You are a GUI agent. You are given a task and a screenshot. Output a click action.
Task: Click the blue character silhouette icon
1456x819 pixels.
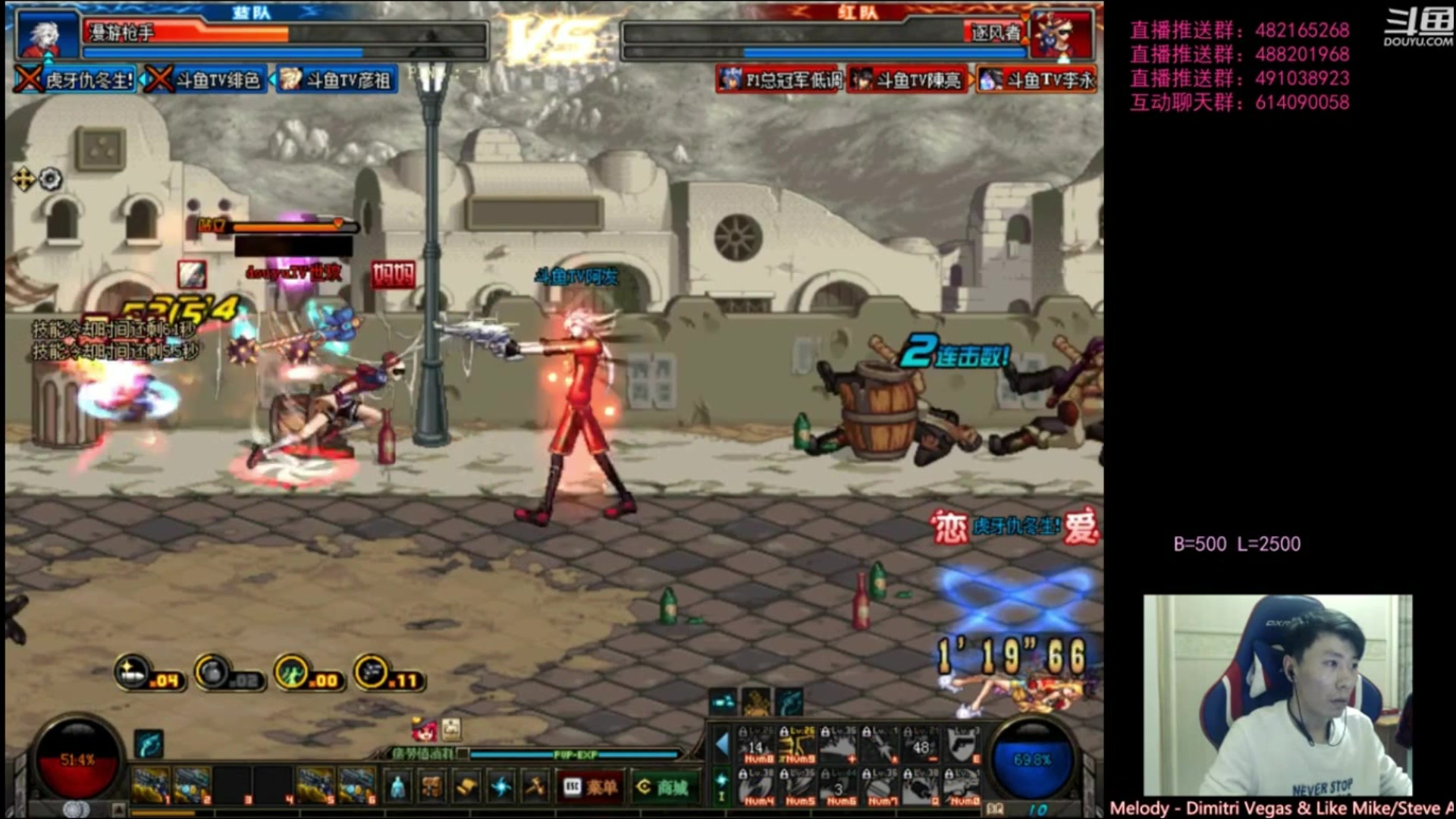[398, 787]
